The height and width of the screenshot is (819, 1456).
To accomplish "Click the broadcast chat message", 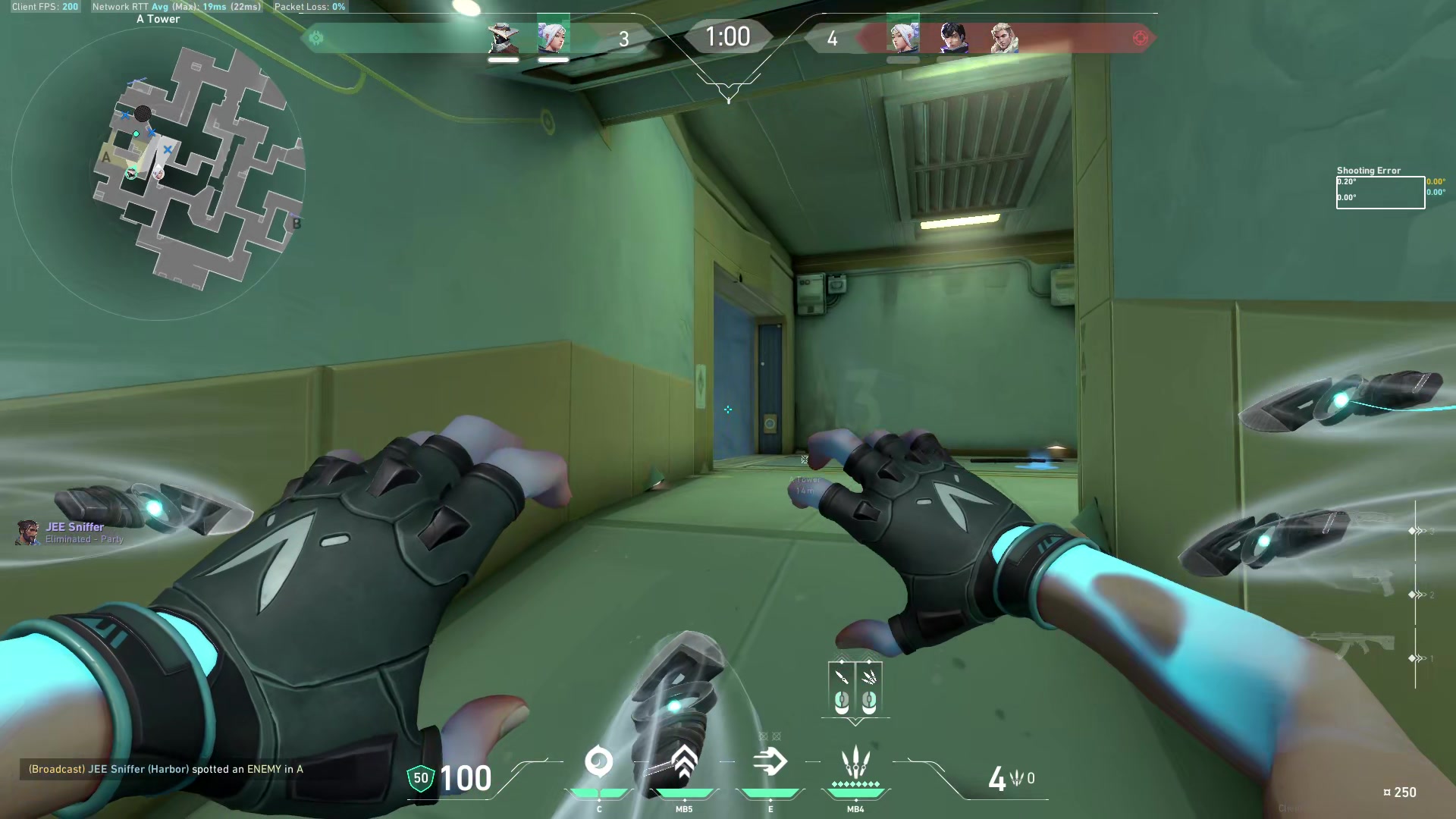I will pyautogui.click(x=166, y=769).
